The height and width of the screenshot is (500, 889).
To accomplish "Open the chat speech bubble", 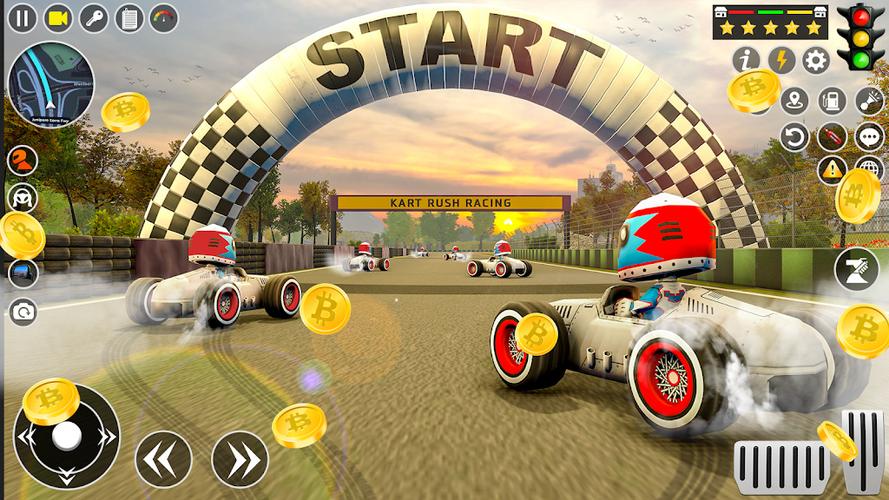I will 869,136.
